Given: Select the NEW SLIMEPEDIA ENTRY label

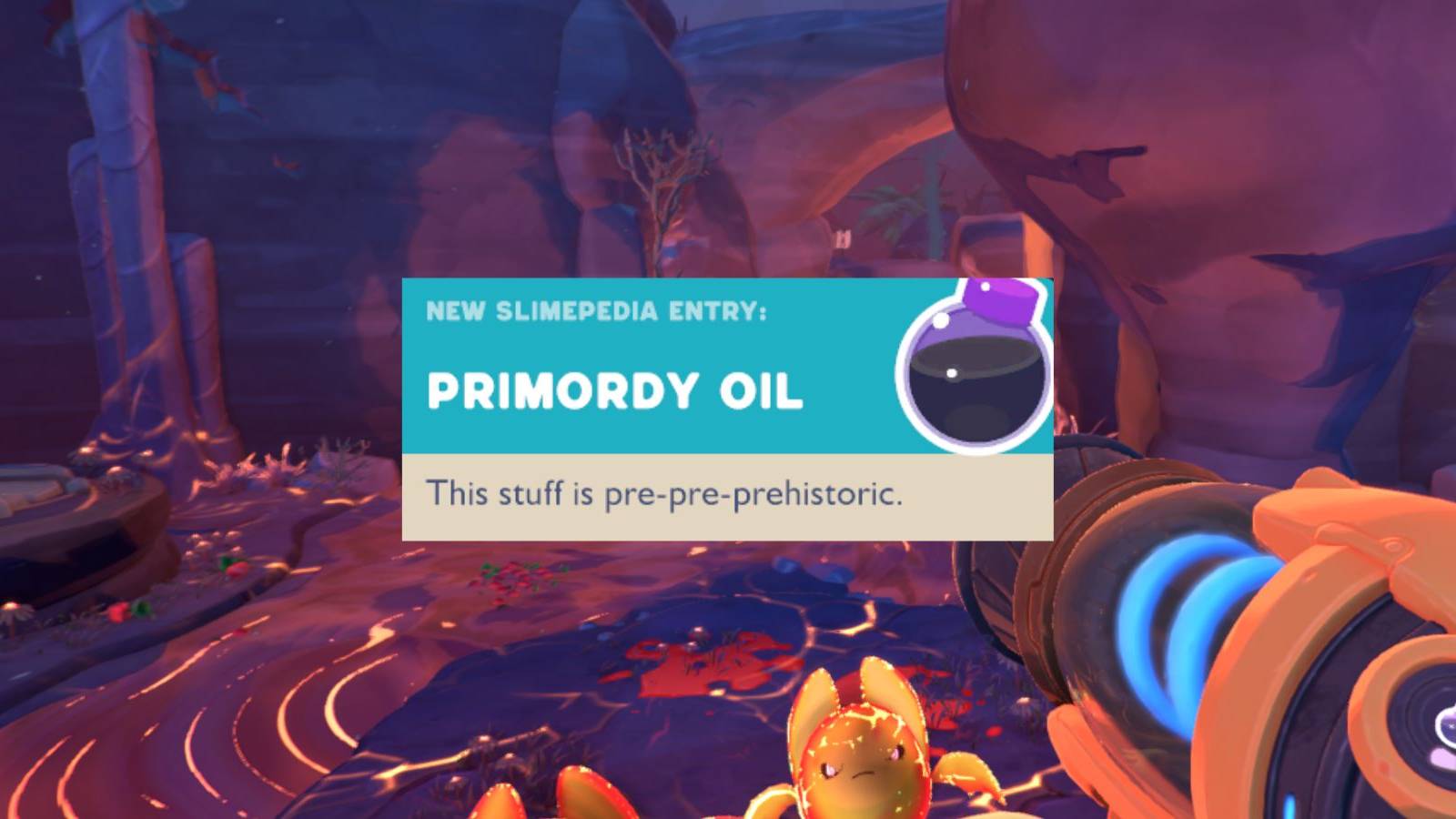Looking at the screenshot, I should [x=596, y=312].
